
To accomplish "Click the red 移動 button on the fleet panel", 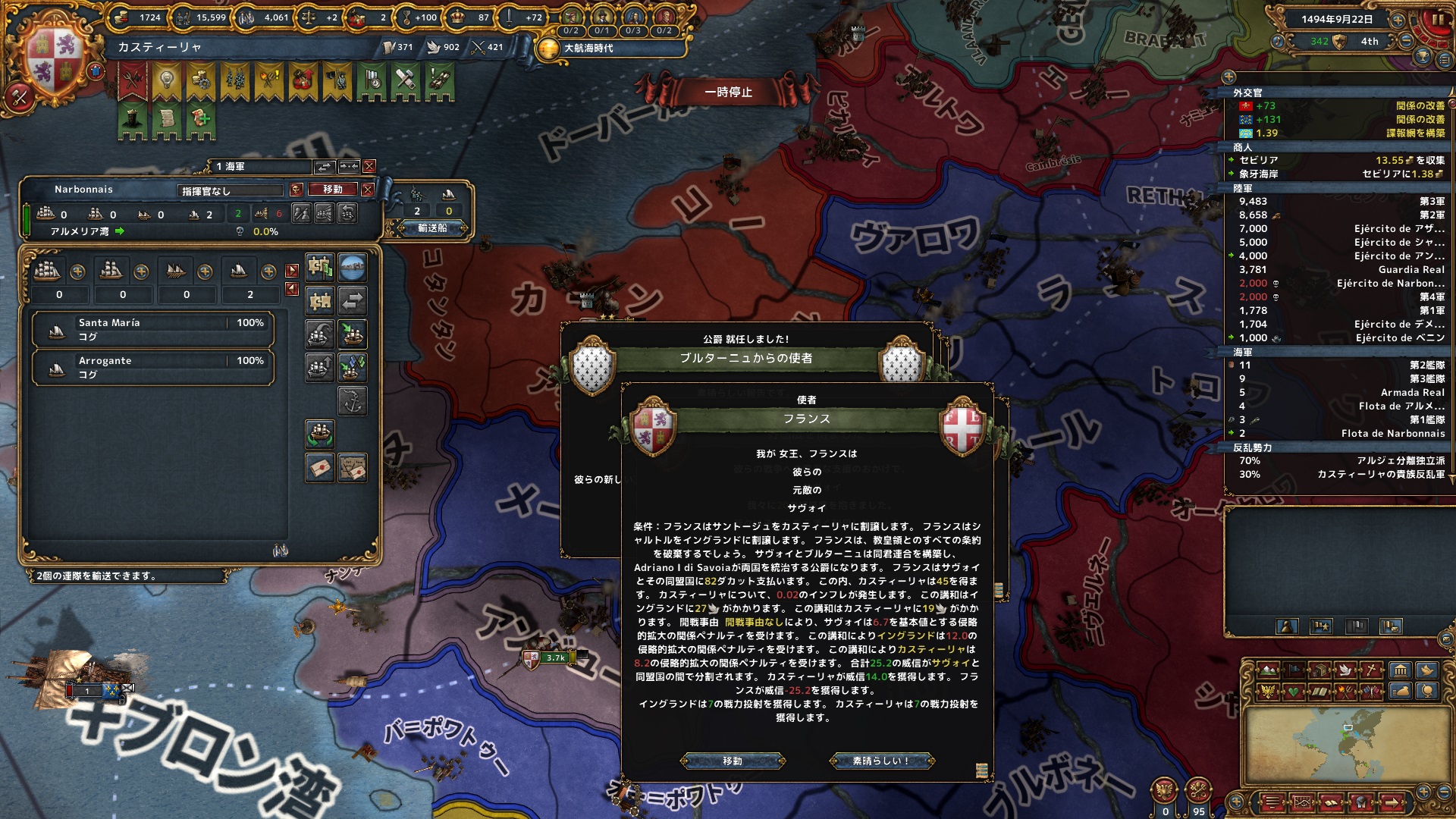I will pyautogui.click(x=332, y=190).
